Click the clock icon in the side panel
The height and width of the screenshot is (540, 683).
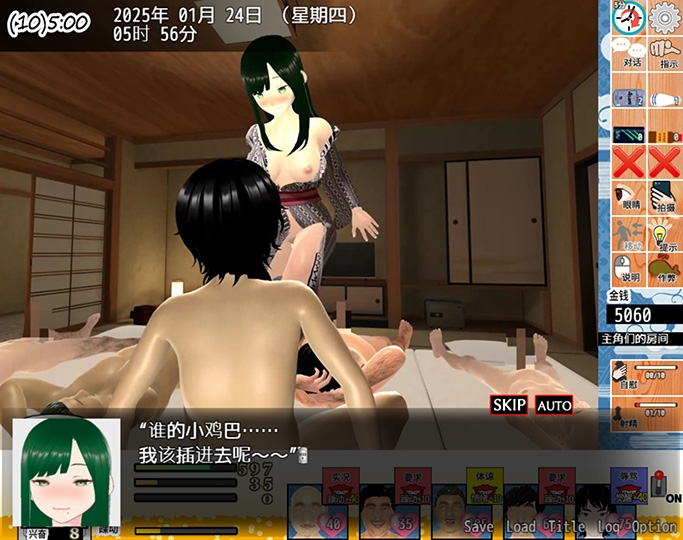click(x=627, y=18)
